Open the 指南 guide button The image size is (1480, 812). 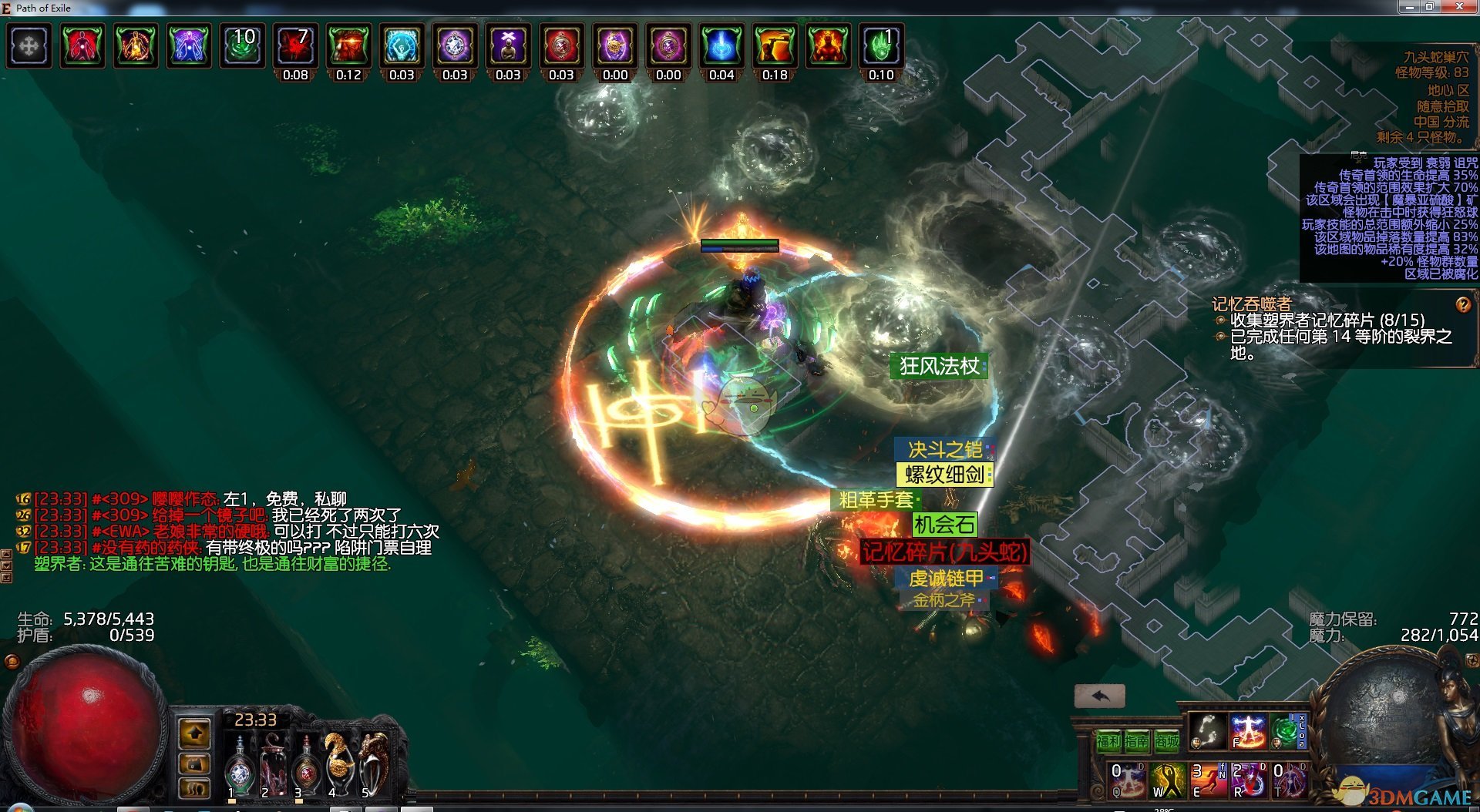1137,741
